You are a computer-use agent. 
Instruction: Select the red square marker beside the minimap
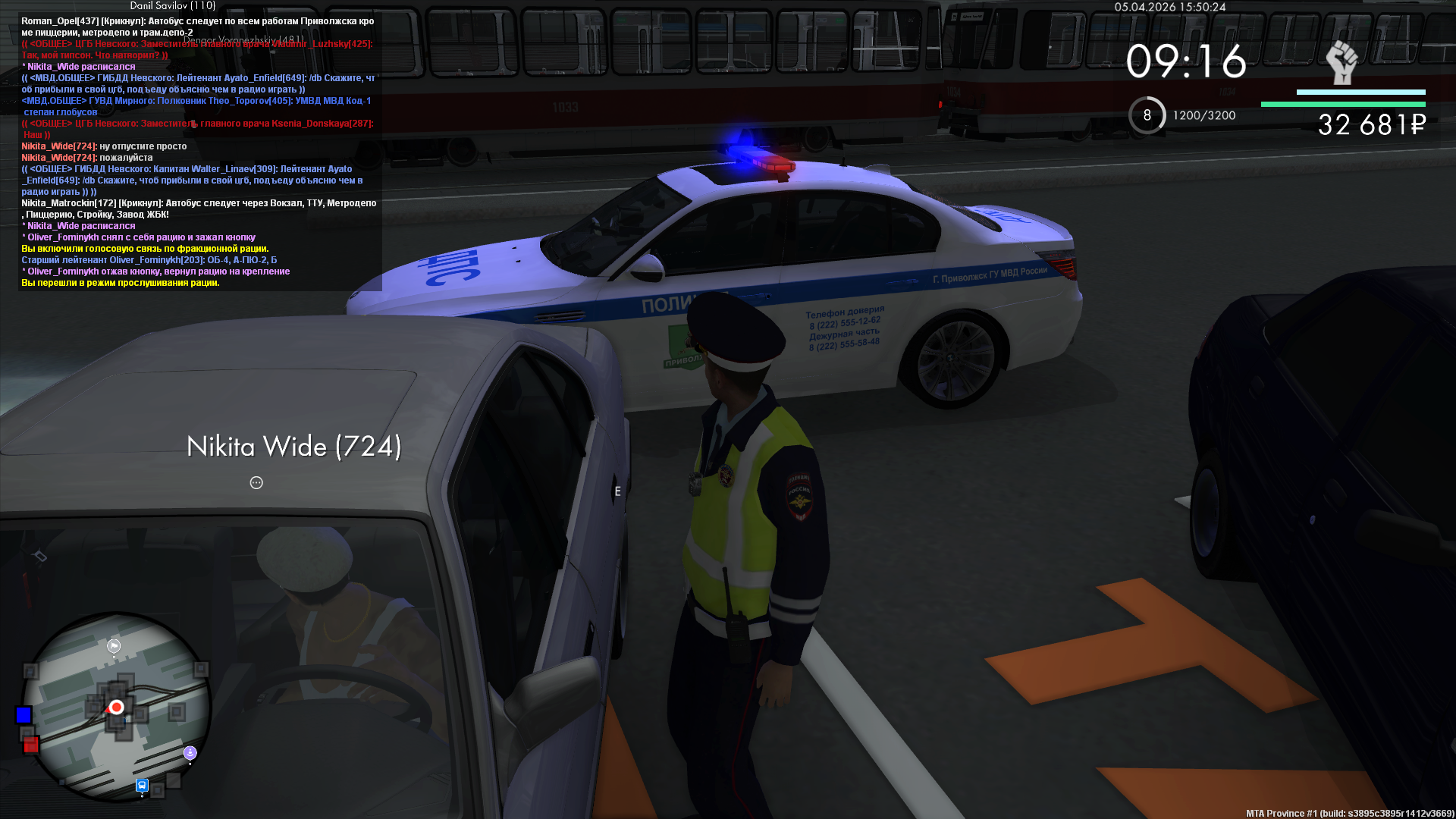(31, 745)
